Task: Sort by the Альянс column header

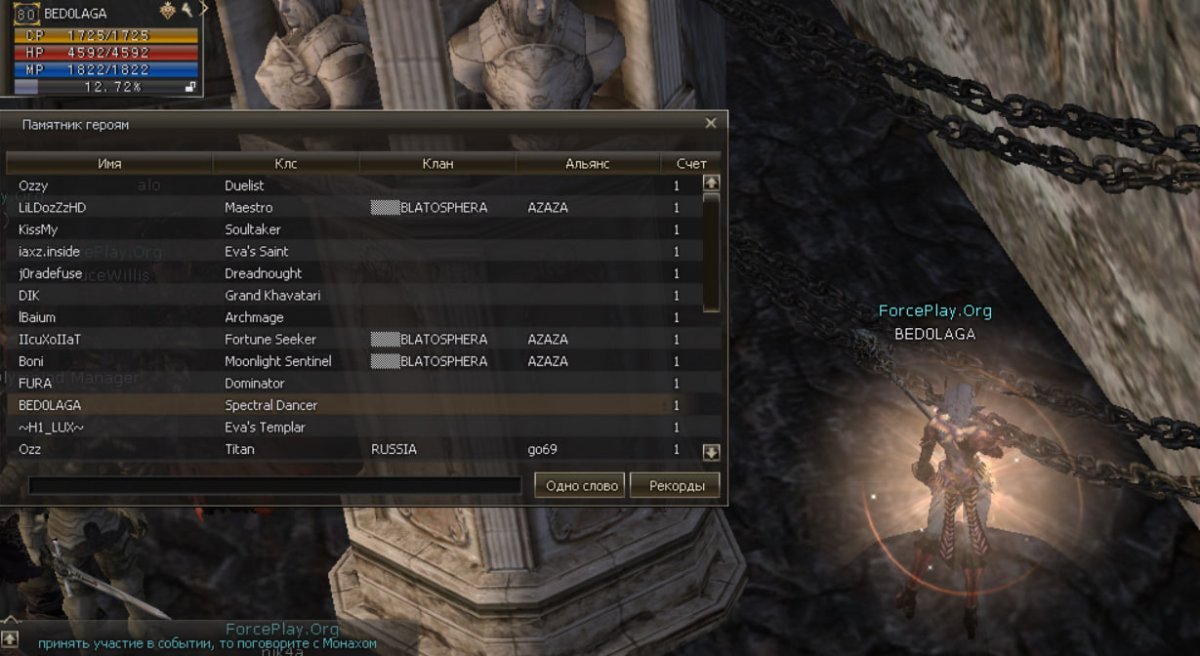Action: pyautogui.click(x=587, y=163)
